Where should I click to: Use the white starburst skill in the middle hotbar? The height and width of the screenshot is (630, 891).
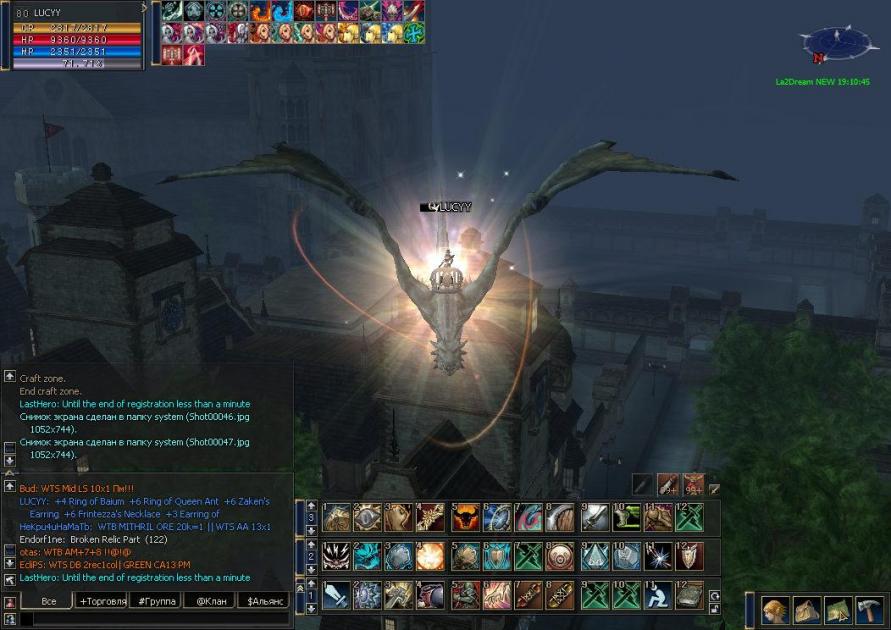[658, 556]
